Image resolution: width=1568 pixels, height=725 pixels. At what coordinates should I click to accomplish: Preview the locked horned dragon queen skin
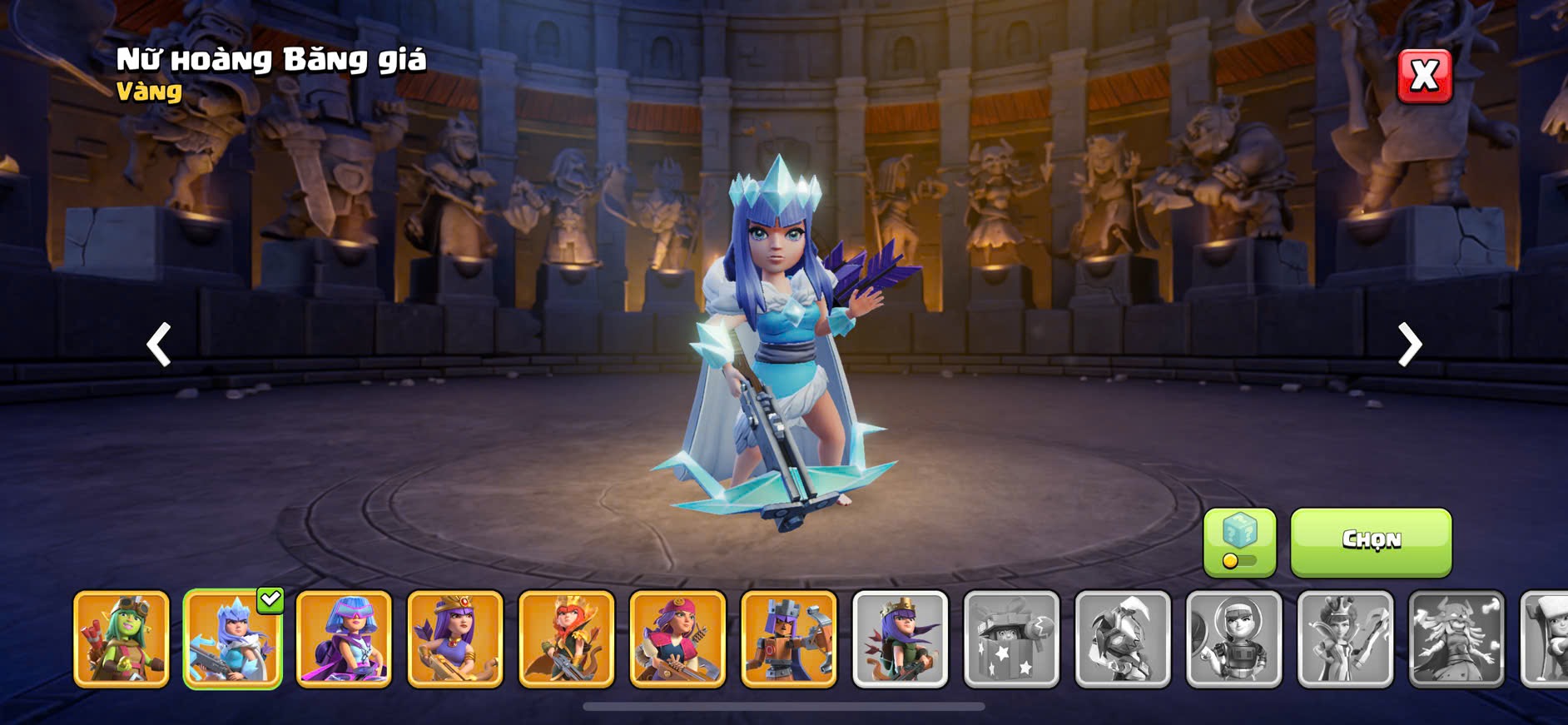(x=1456, y=639)
